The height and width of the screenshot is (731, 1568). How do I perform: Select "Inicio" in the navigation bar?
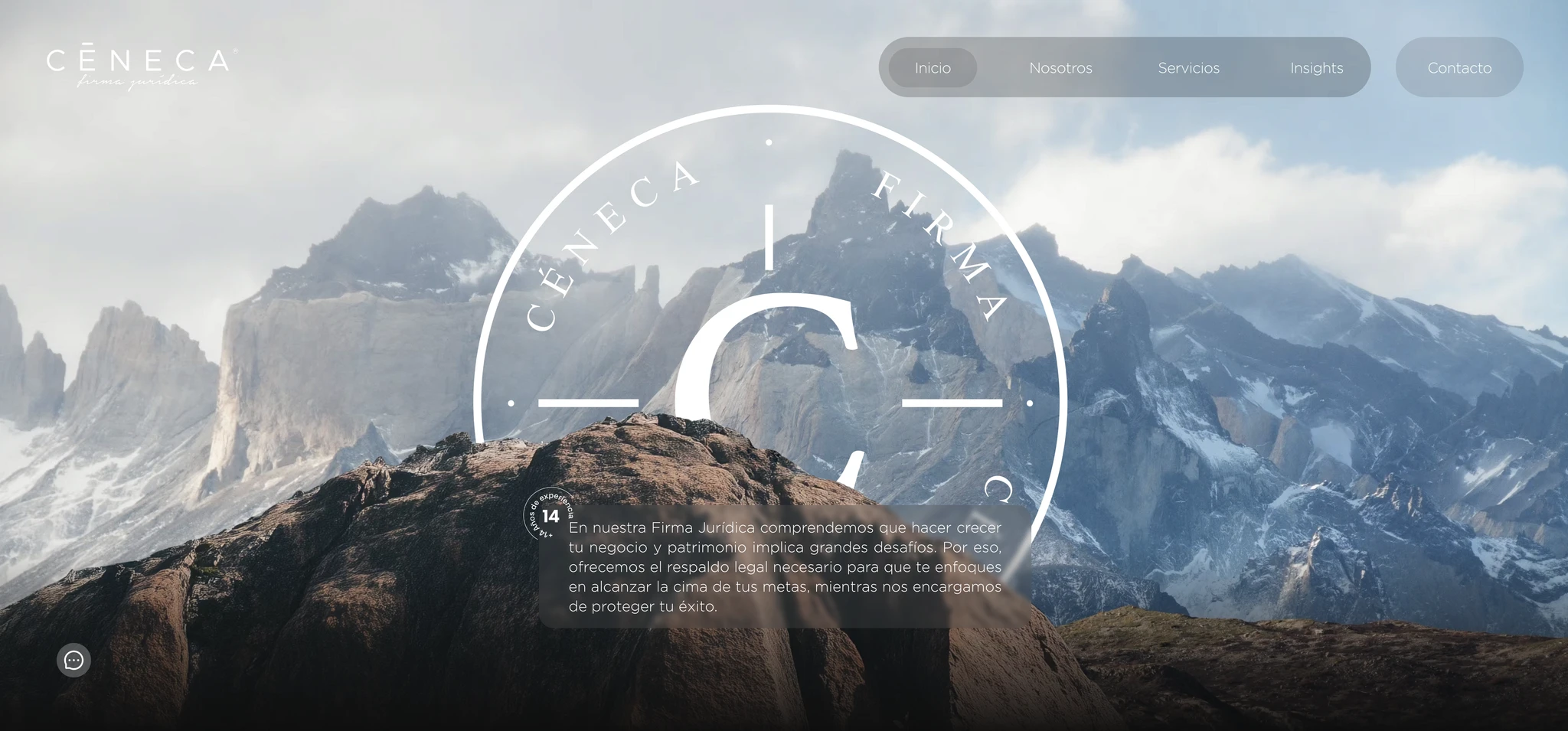[933, 67]
